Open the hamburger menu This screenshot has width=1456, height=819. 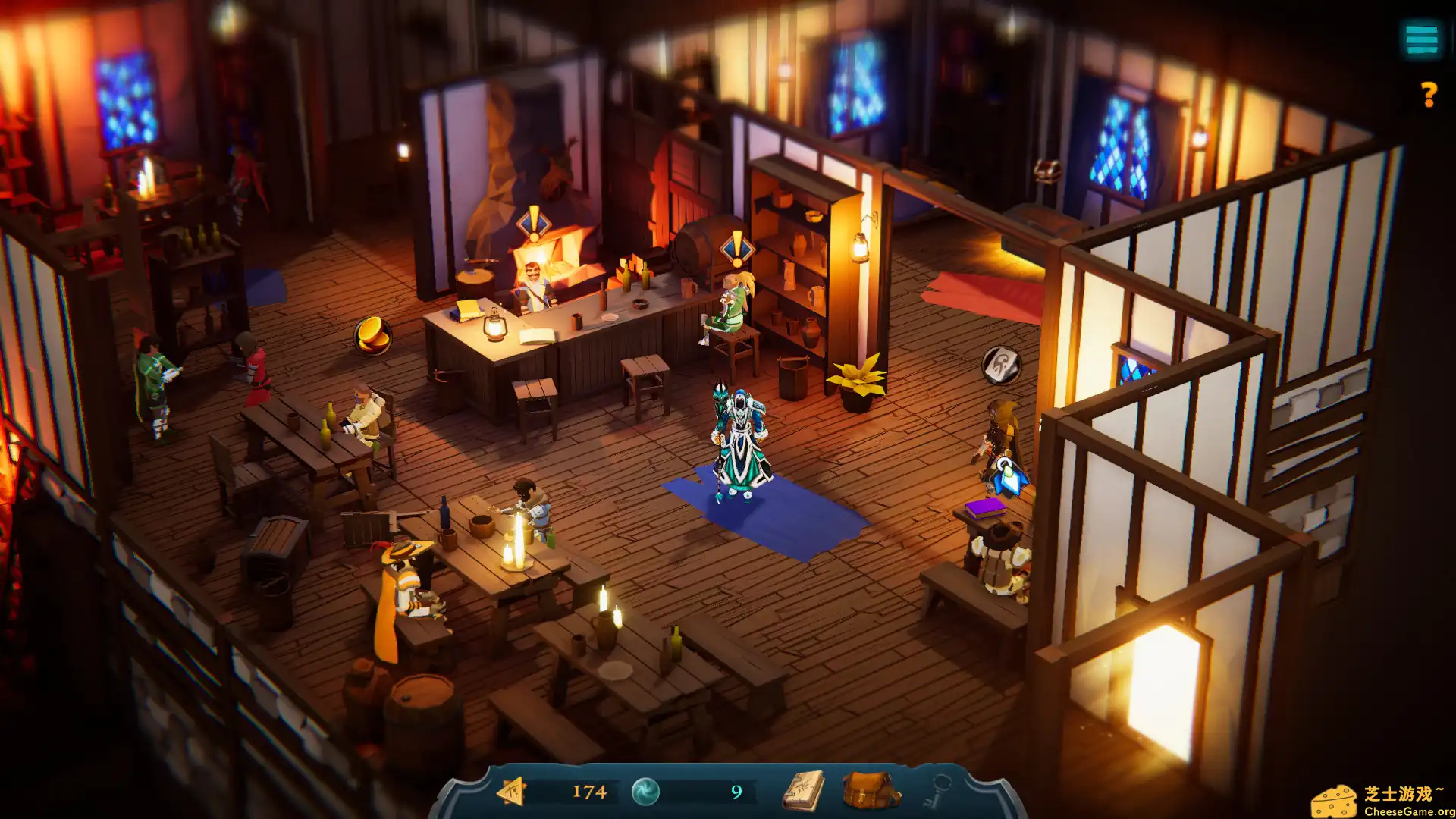coord(1421,39)
